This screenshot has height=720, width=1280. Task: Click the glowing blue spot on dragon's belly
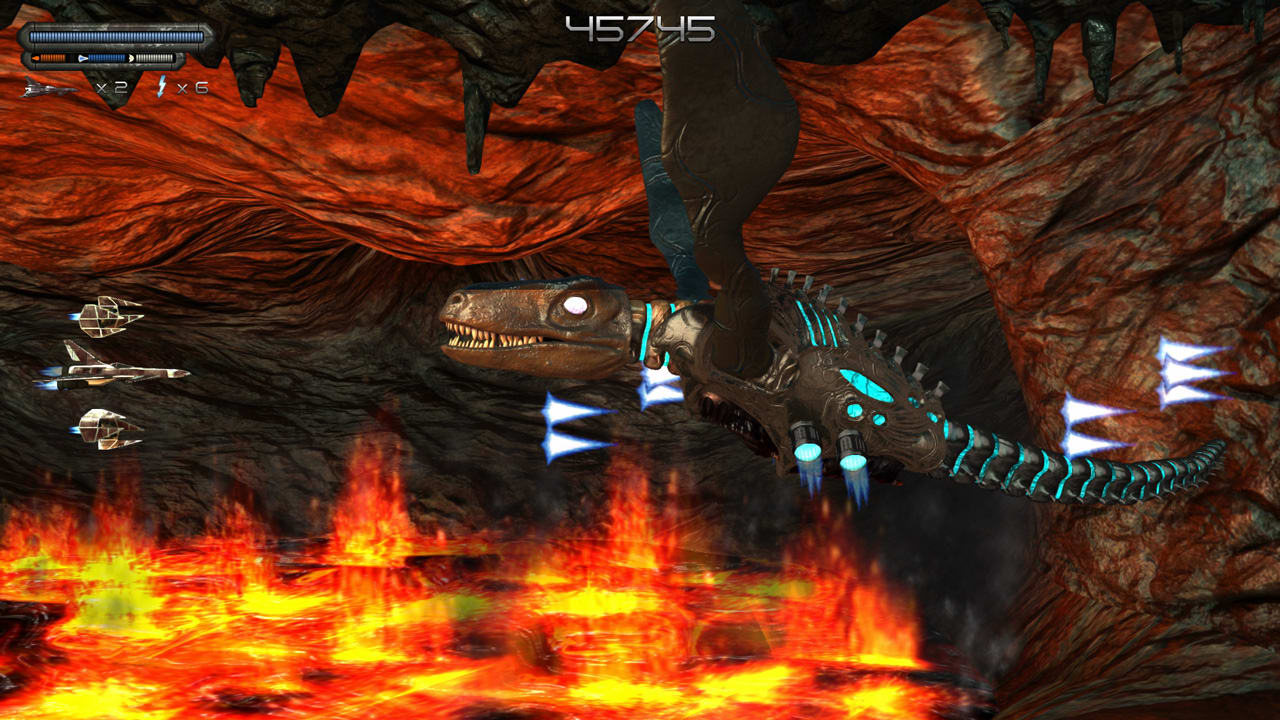[865, 385]
